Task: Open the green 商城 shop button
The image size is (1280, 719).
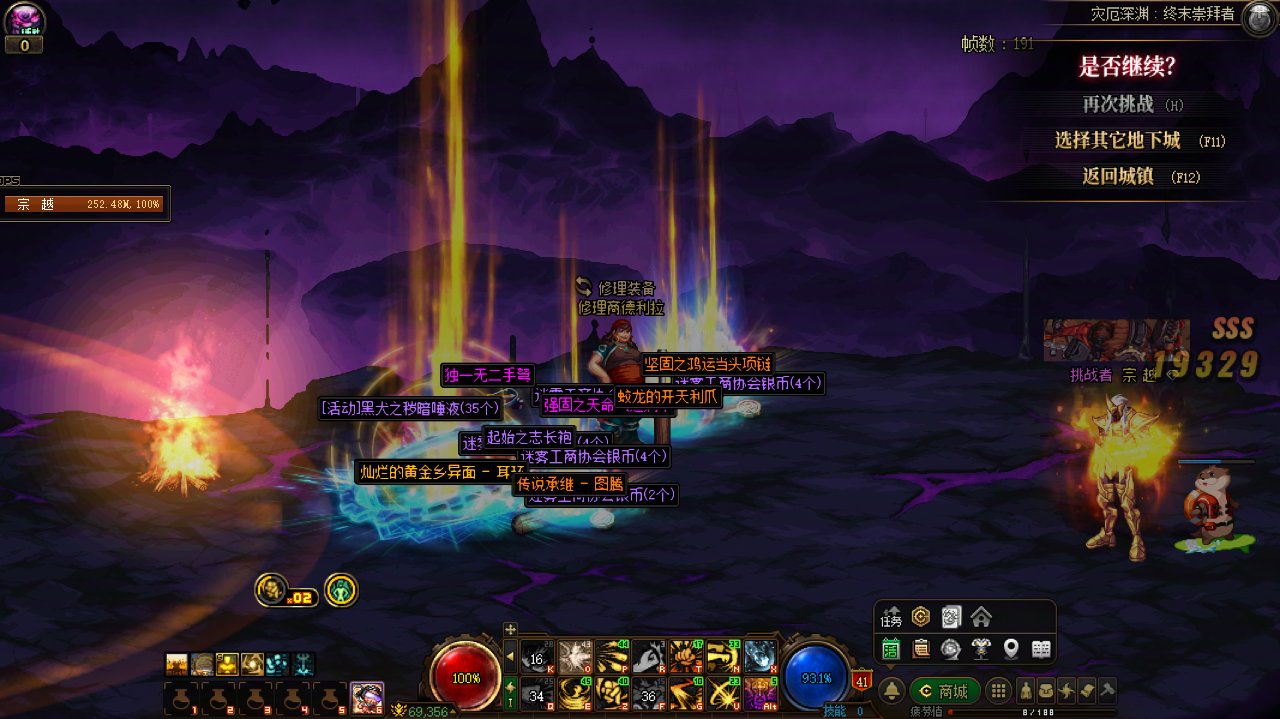Action: 945,691
